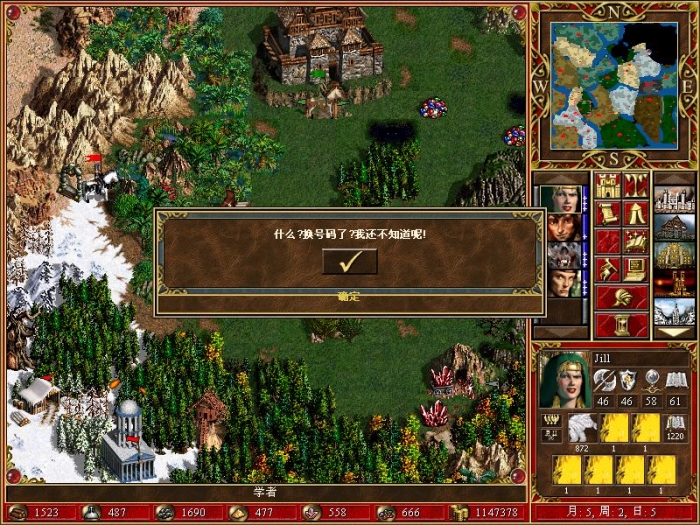This screenshot has width=700, height=525.
Task: Confirm the dialog with the checkmark button
Action: [x=349, y=261]
